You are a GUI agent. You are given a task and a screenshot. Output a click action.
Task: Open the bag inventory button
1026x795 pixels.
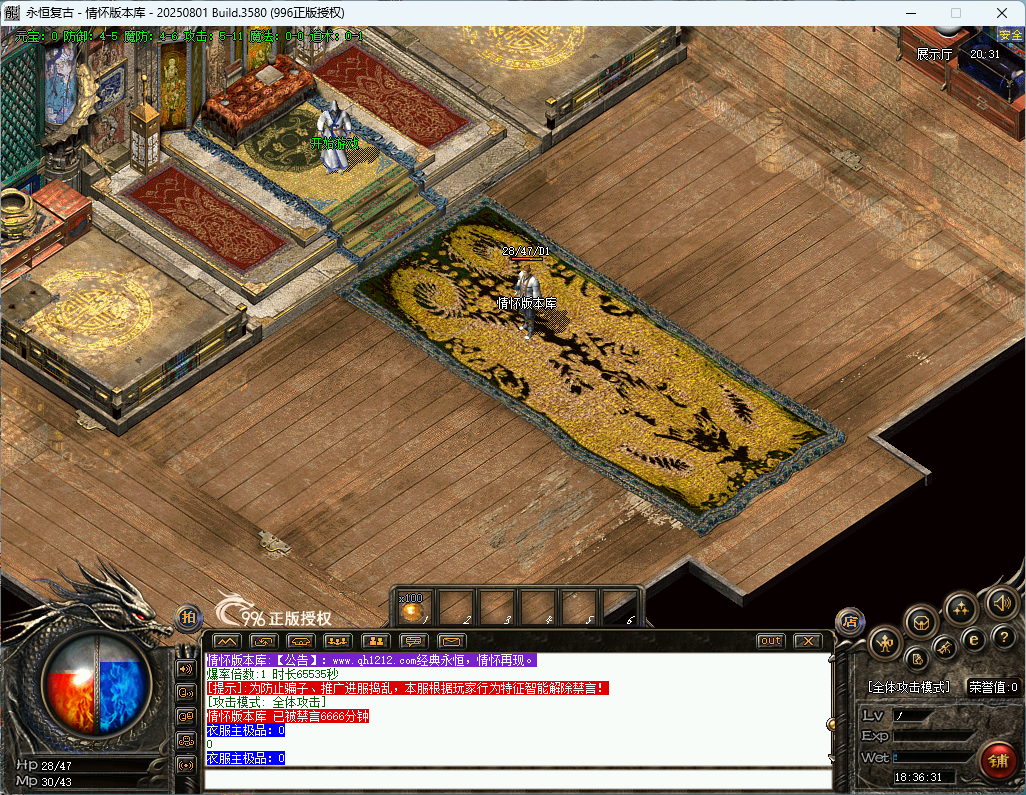921,622
